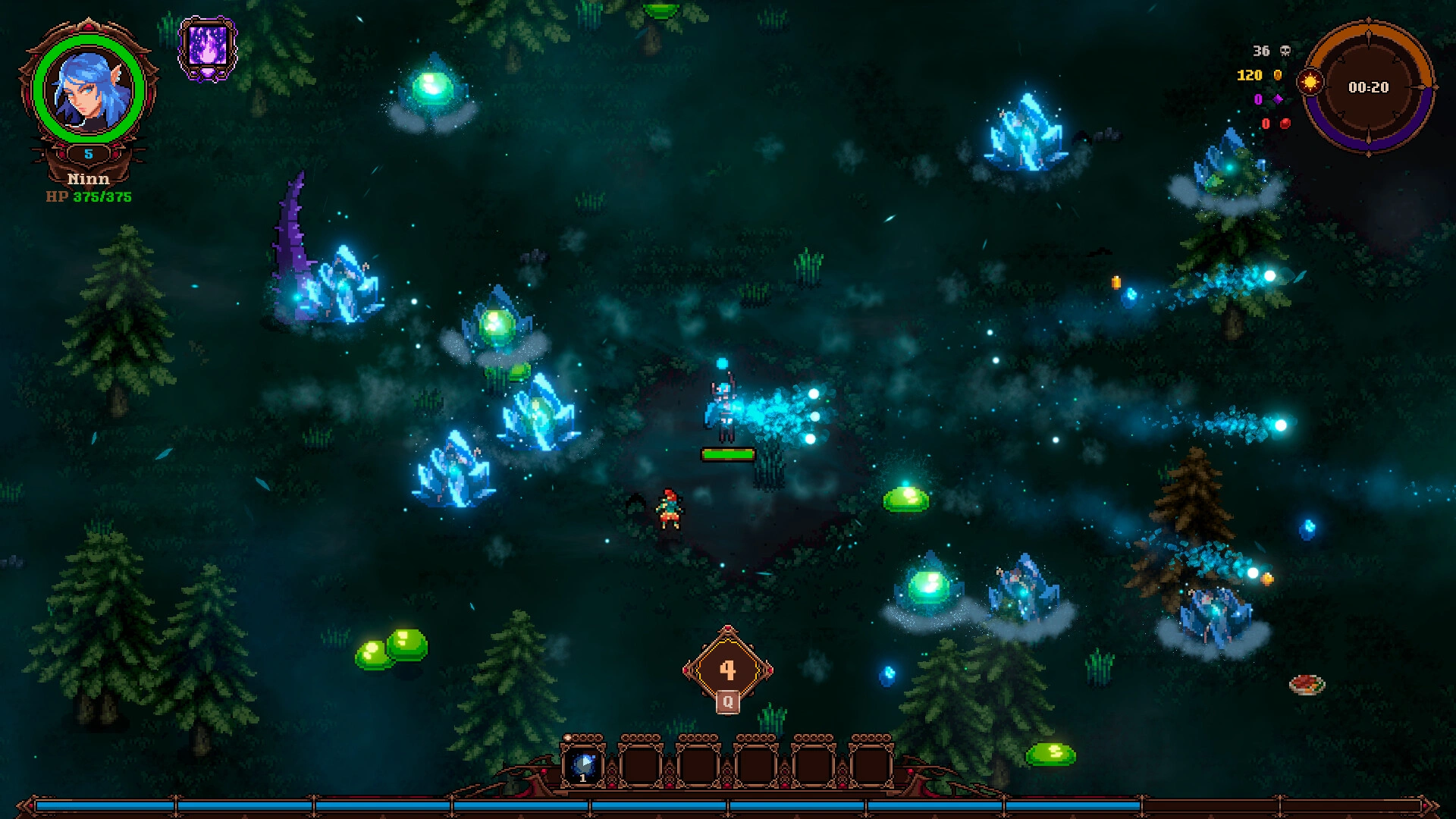This screenshot has width=1456, height=819.
Task: Activate the diamond ability showing 4
Action: tap(727, 669)
